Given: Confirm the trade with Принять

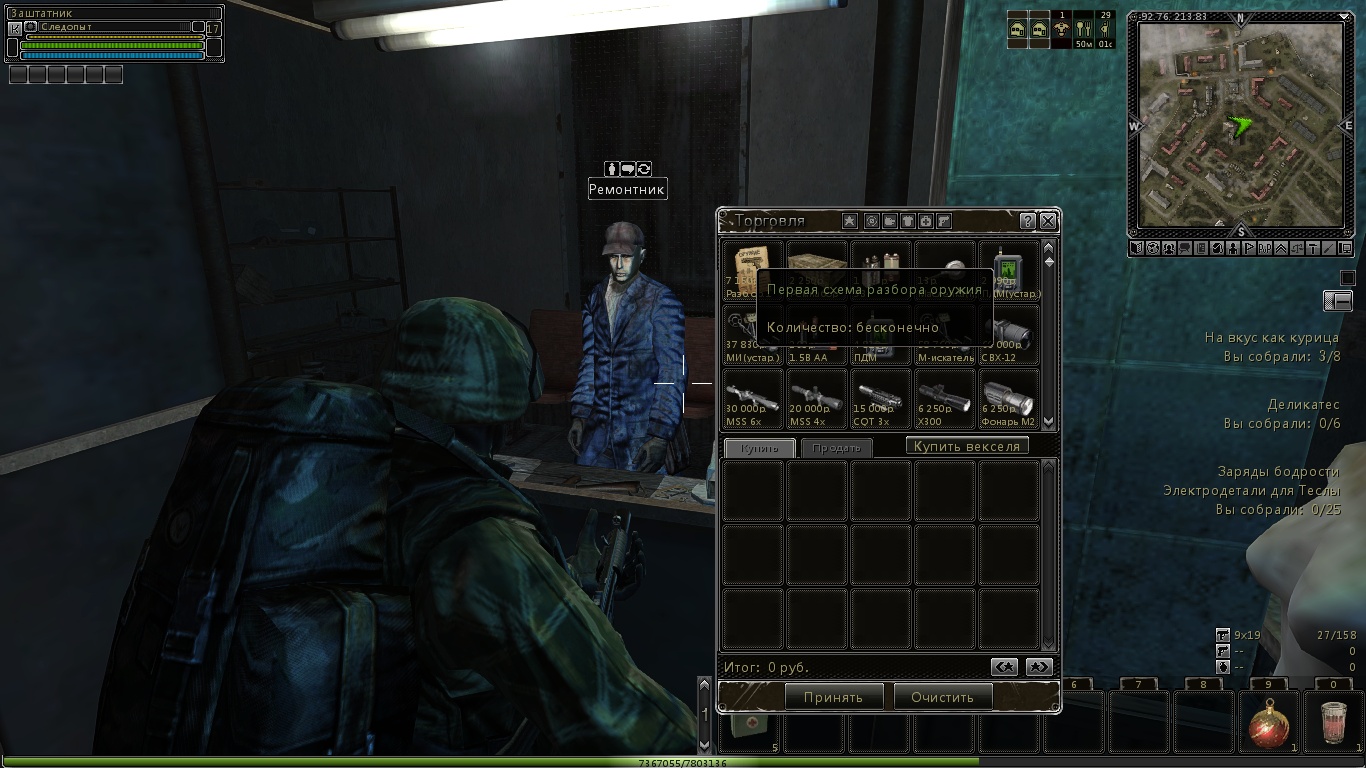Looking at the screenshot, I should (832, 697).
